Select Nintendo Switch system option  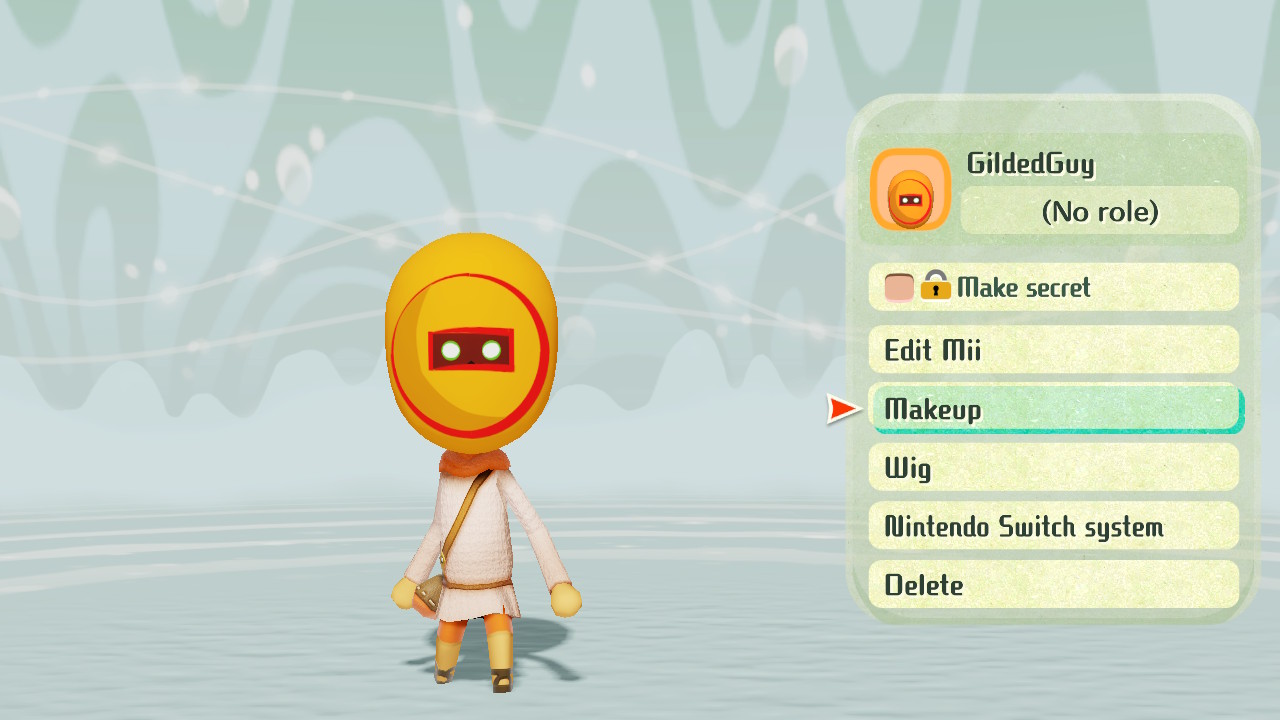[1053, 526]
